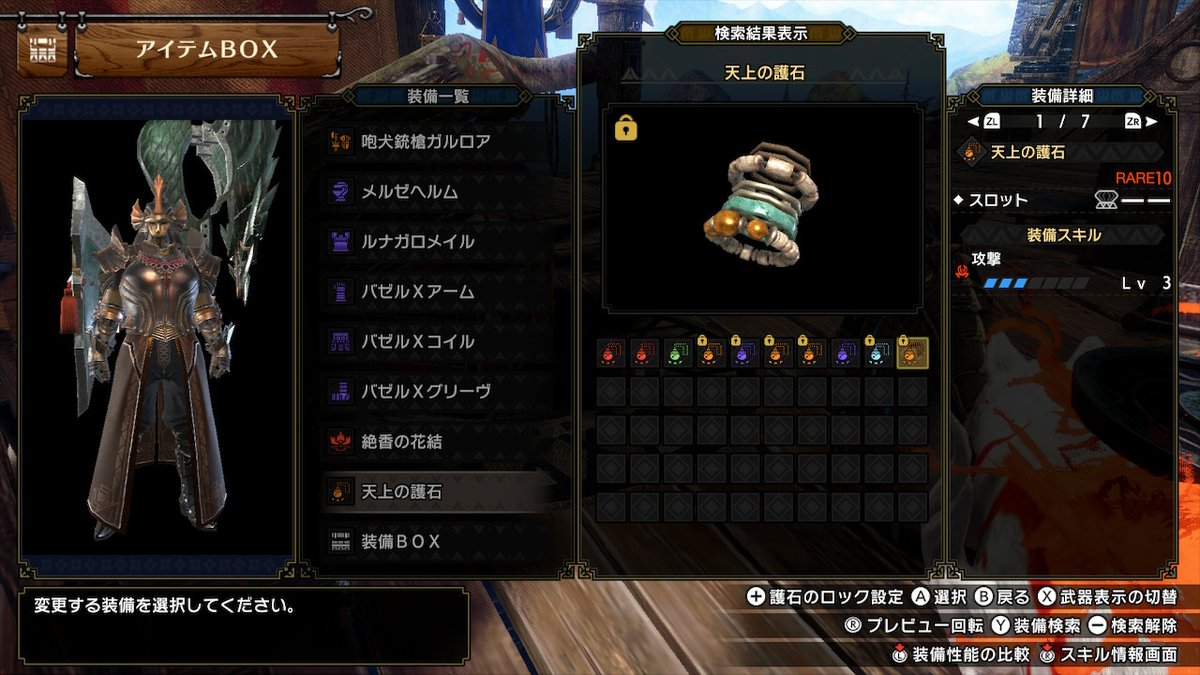Click the 天上の護石 entry in equipment list

pyautogui.click(x=401, y=491)
